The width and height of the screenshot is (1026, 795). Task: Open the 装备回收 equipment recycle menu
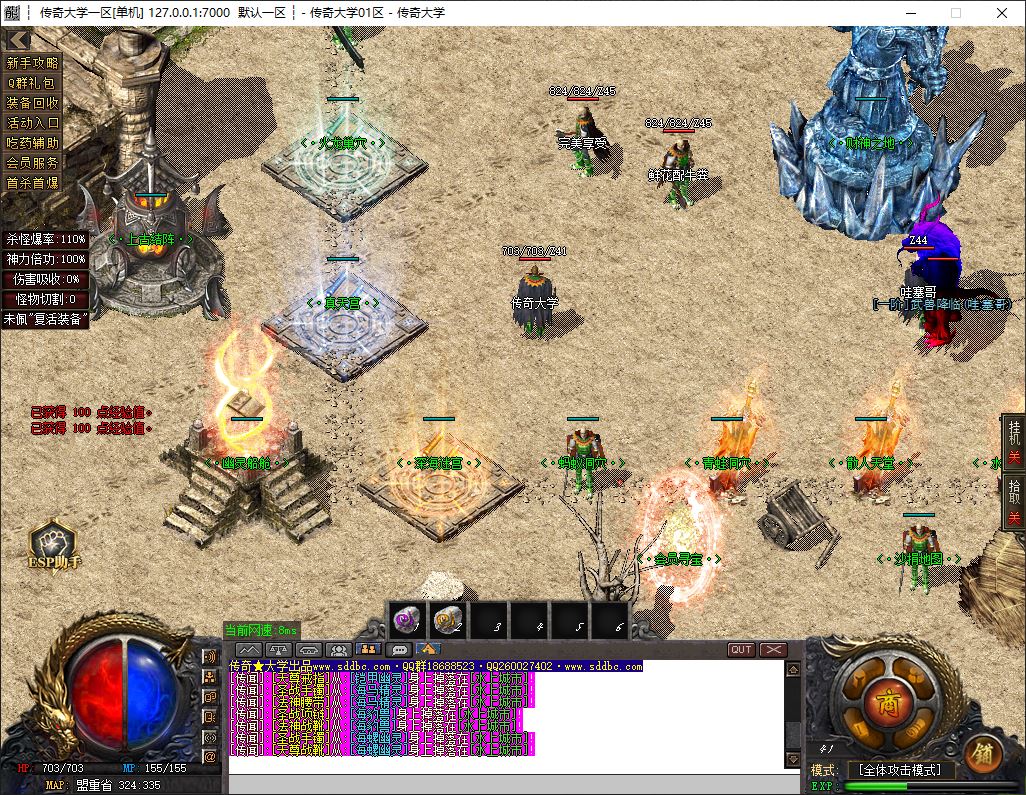(x=33, y=103)
